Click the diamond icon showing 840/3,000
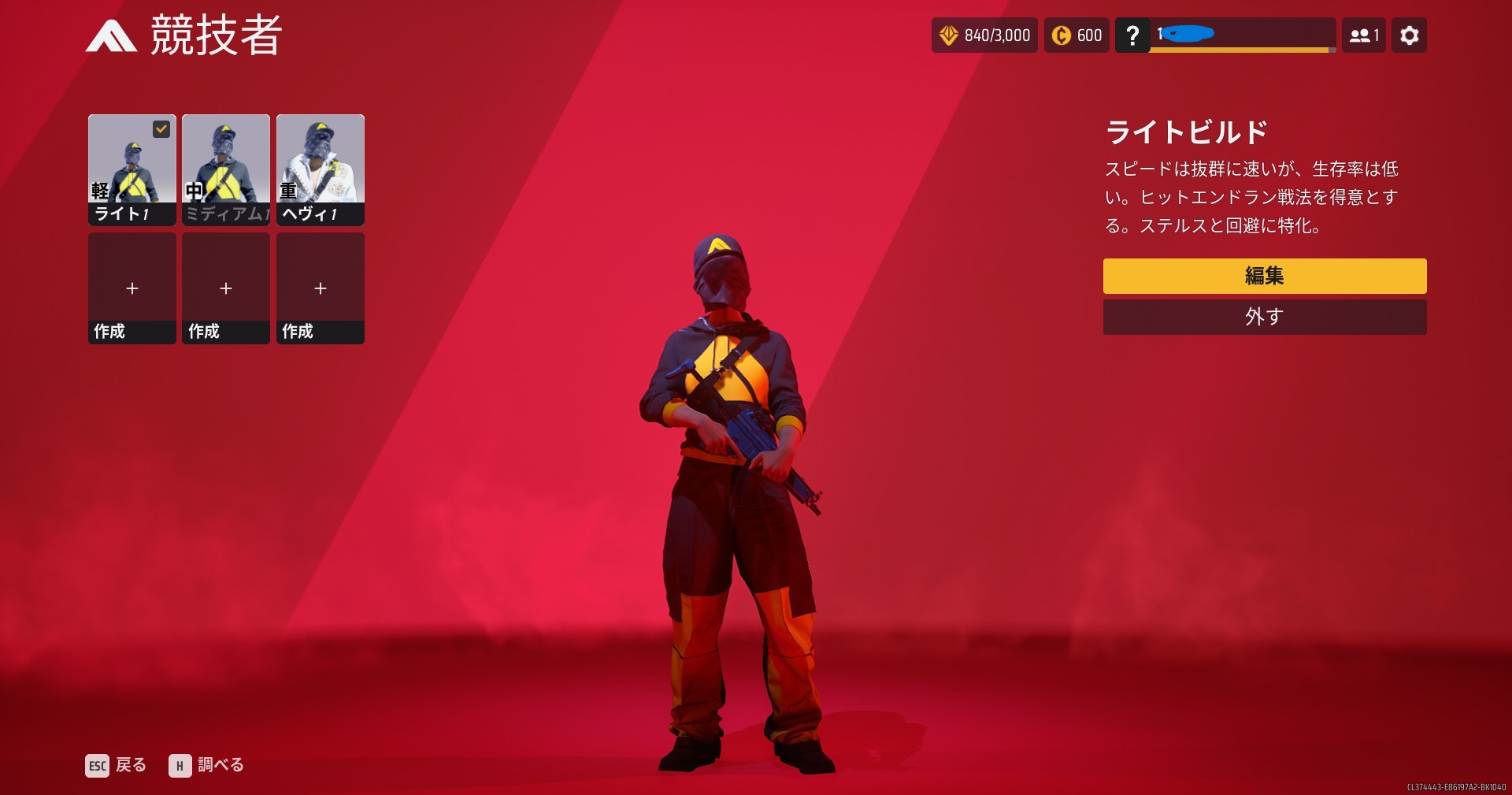 click(x=951, y=35)
